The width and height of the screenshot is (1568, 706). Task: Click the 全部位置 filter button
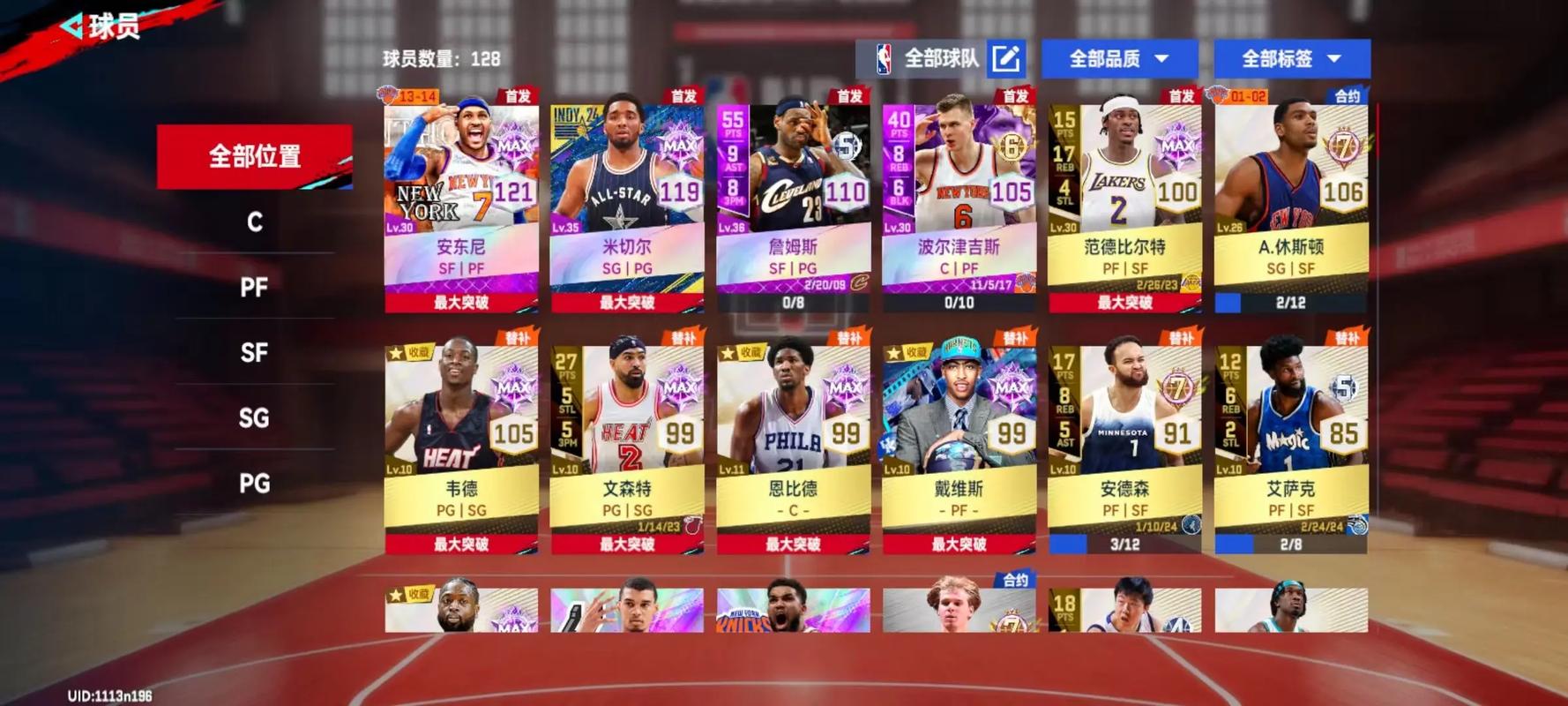pos(254,156)
